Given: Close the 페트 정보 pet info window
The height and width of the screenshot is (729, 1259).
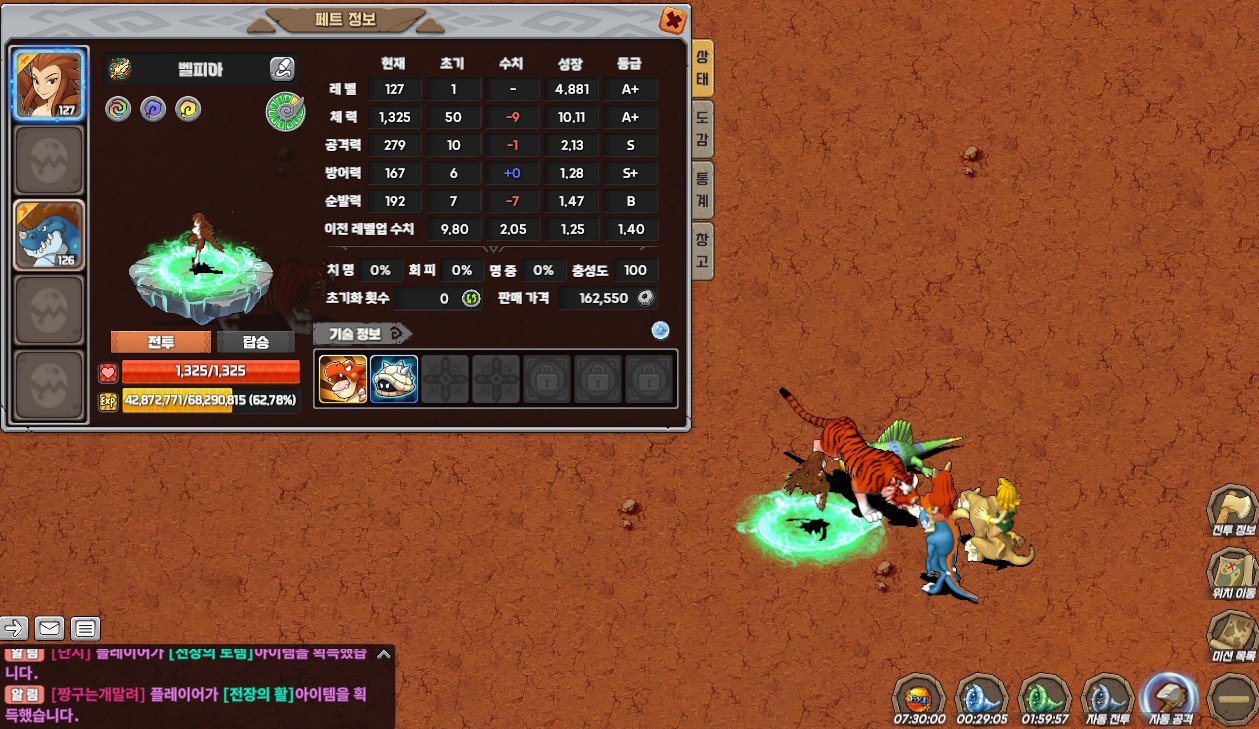Looking at the screenshot, I should (674, 20).
